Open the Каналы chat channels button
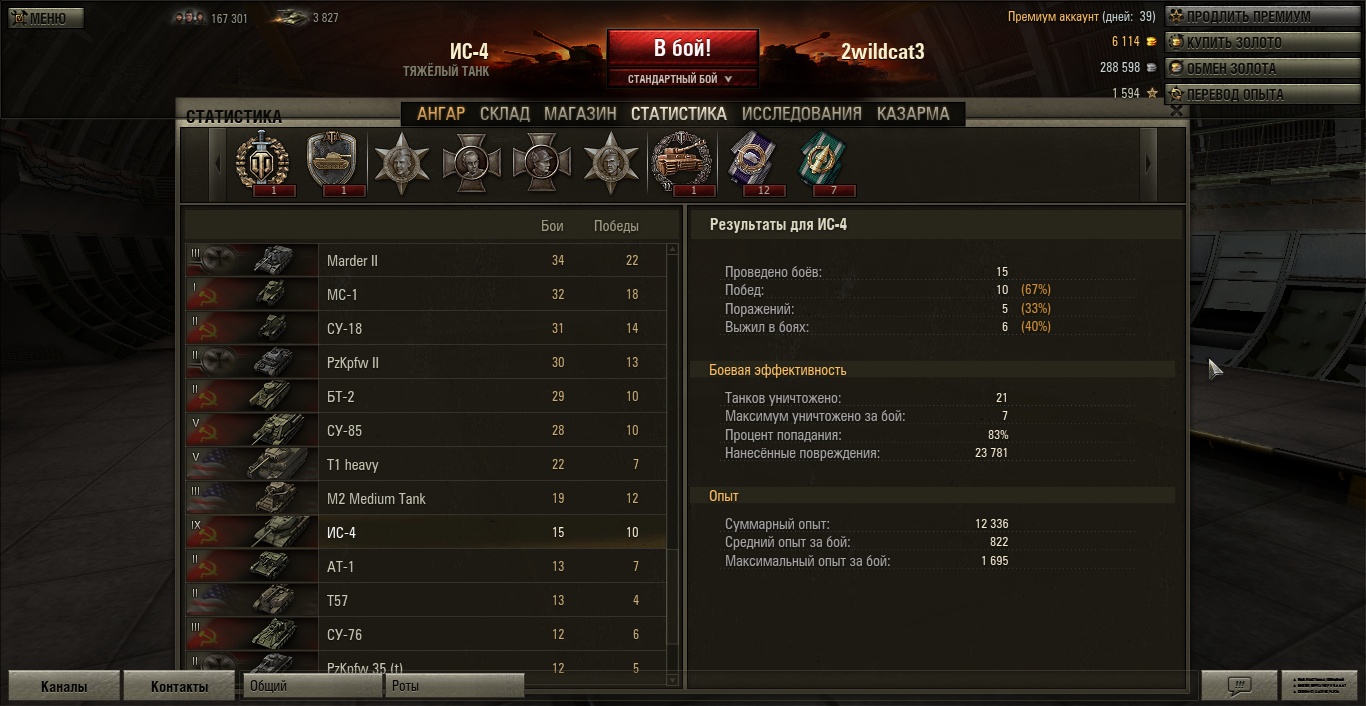The image size is (1366, 706). pyautogui.click(x=64, y=687)
